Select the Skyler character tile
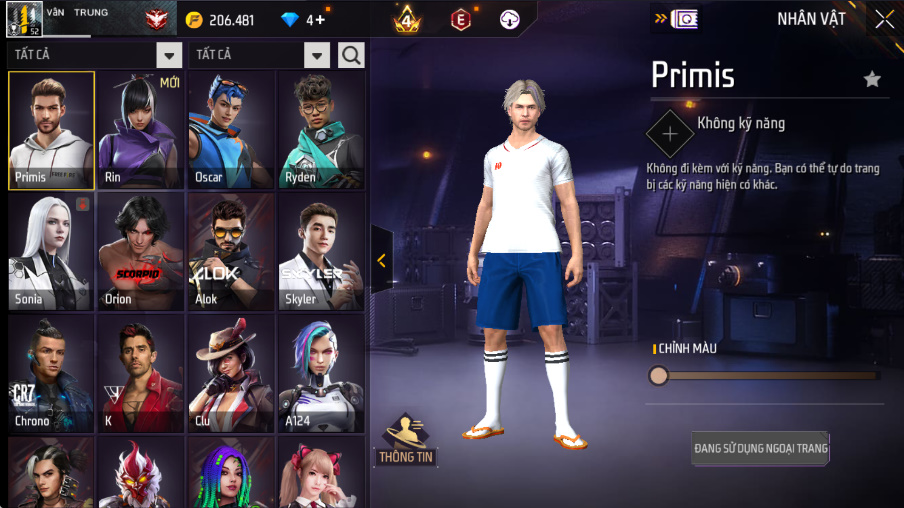This screenshot has height=508, width=904. tap(321, 252)
